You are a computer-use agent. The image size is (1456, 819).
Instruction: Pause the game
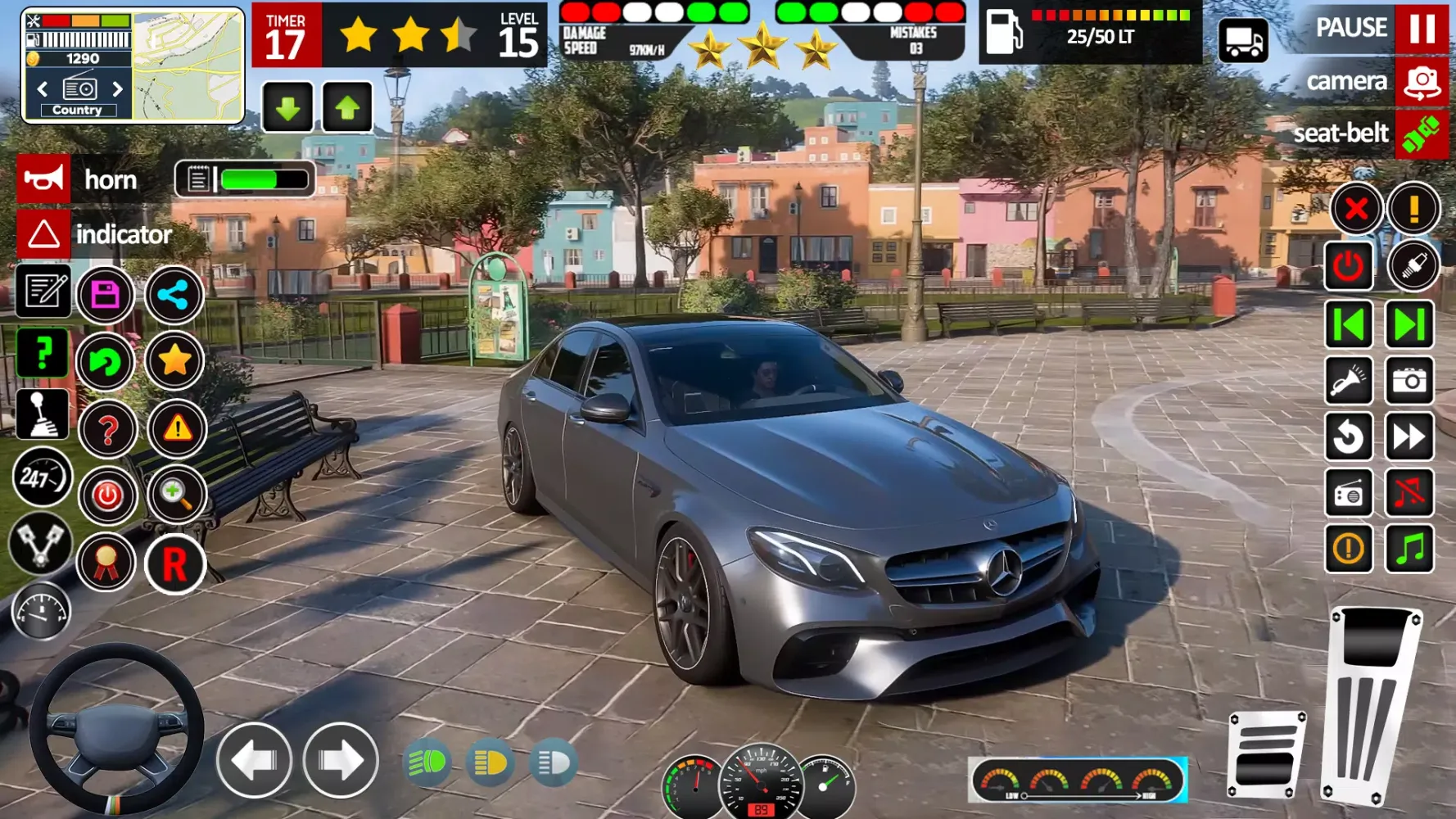[1422, 28]
